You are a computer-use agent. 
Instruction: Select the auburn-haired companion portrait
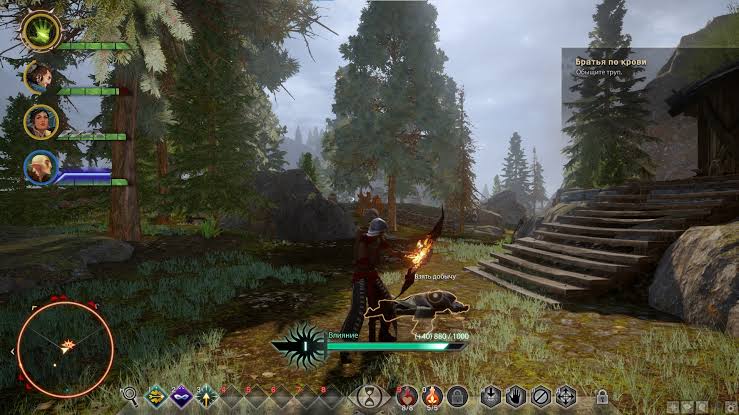39,77
